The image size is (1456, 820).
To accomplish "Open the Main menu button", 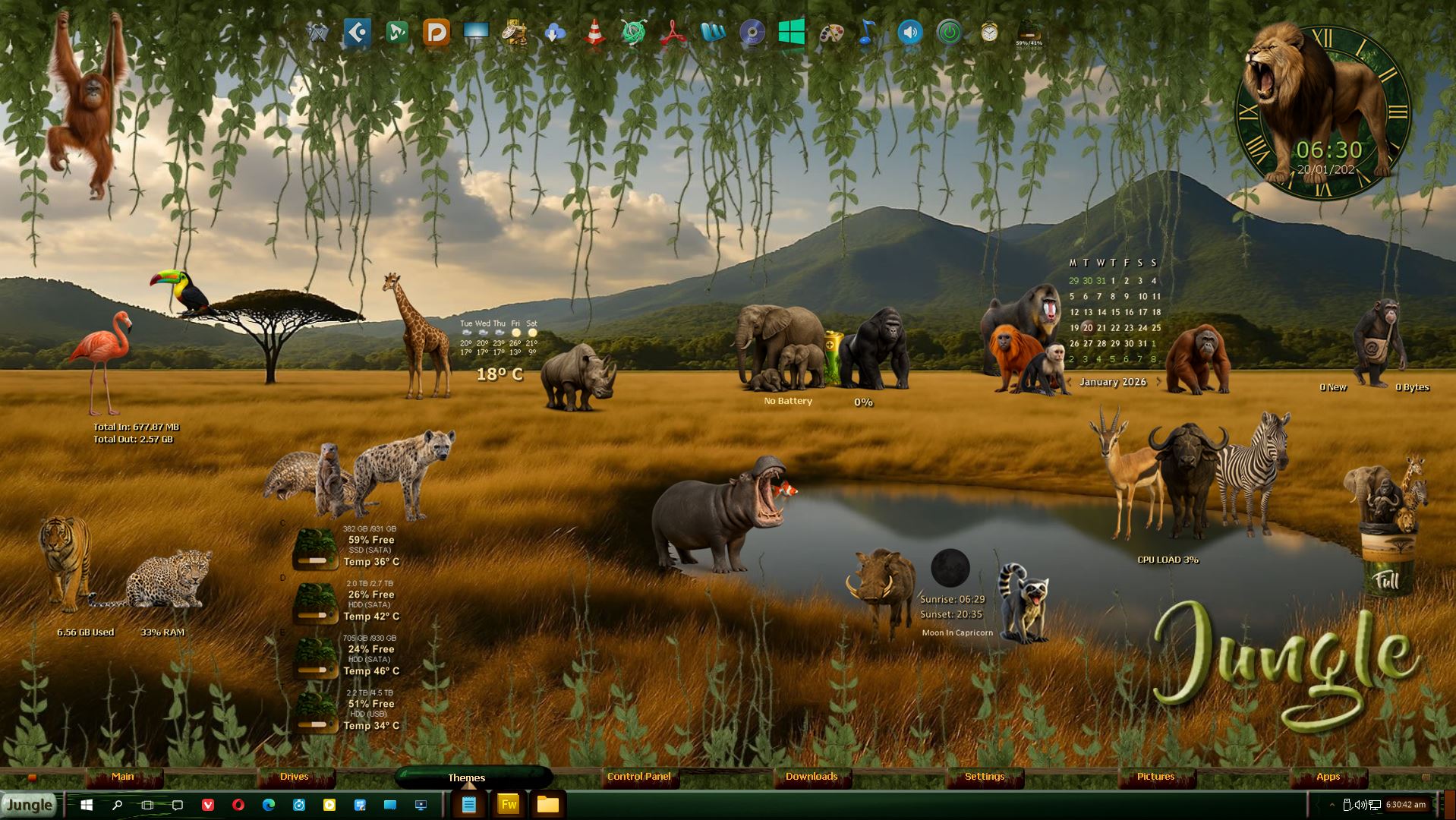I will pos(123,777).
